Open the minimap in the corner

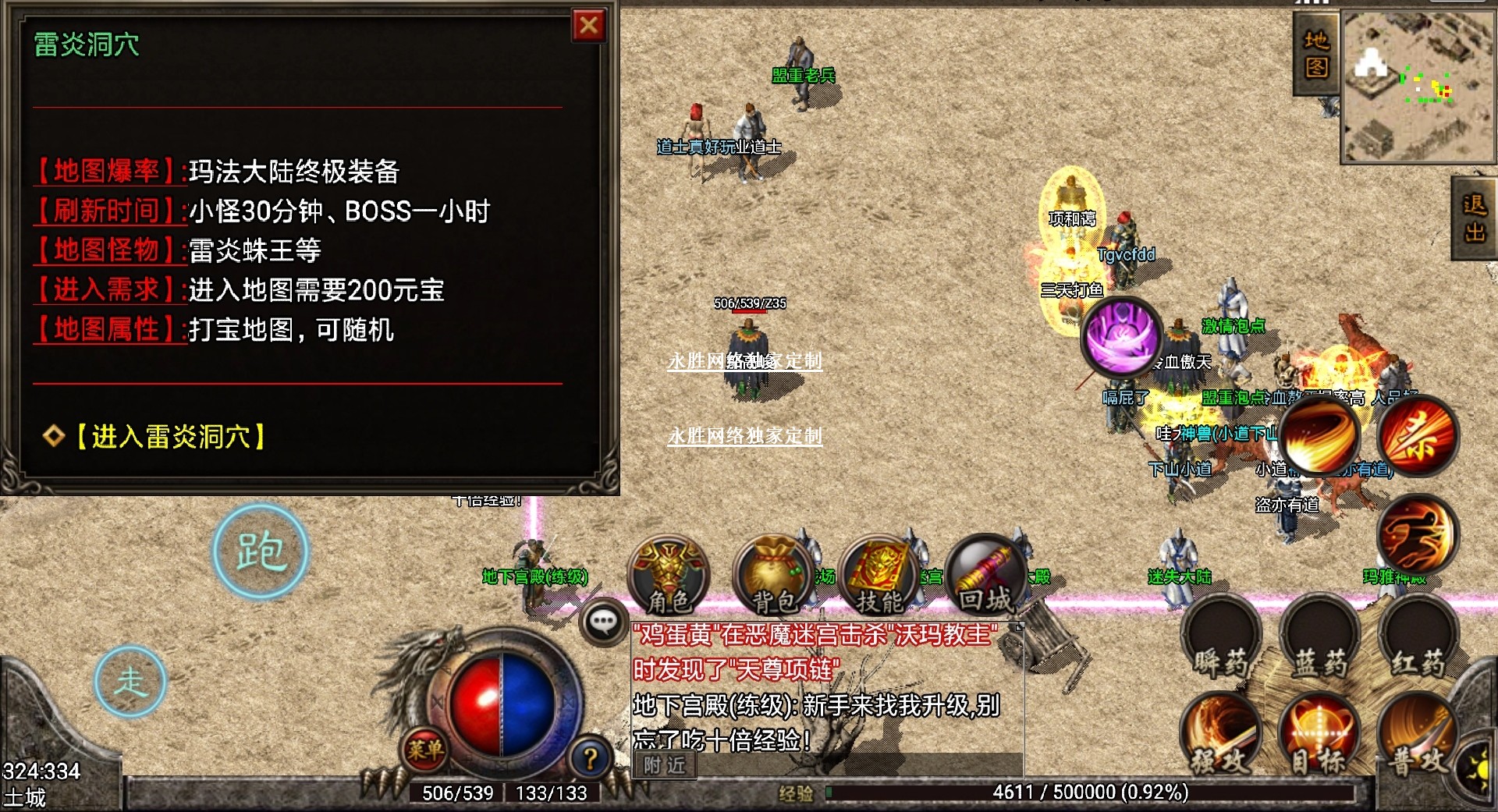(1417, 86)
